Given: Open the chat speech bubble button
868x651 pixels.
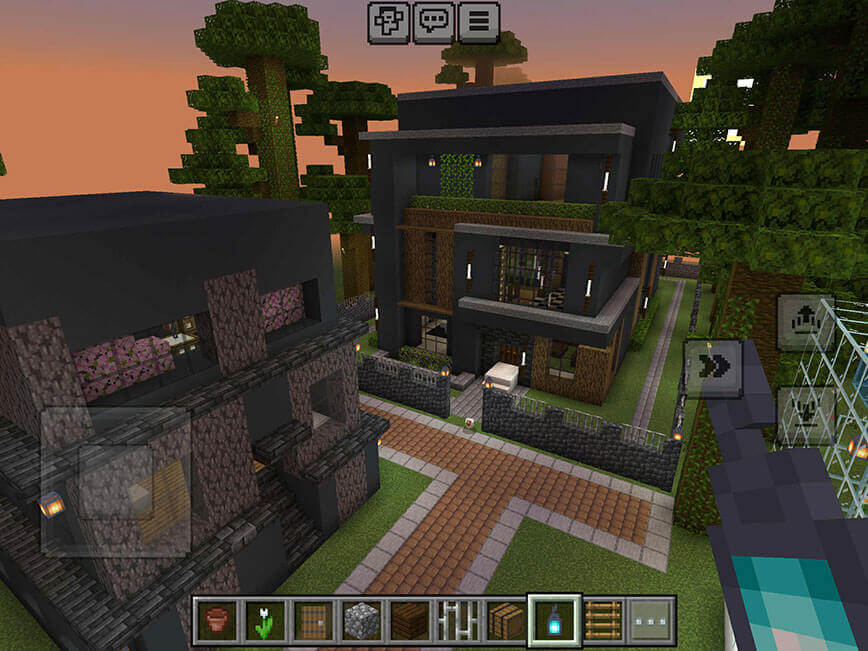Looking at the screenshot, I should pos(433,22).
